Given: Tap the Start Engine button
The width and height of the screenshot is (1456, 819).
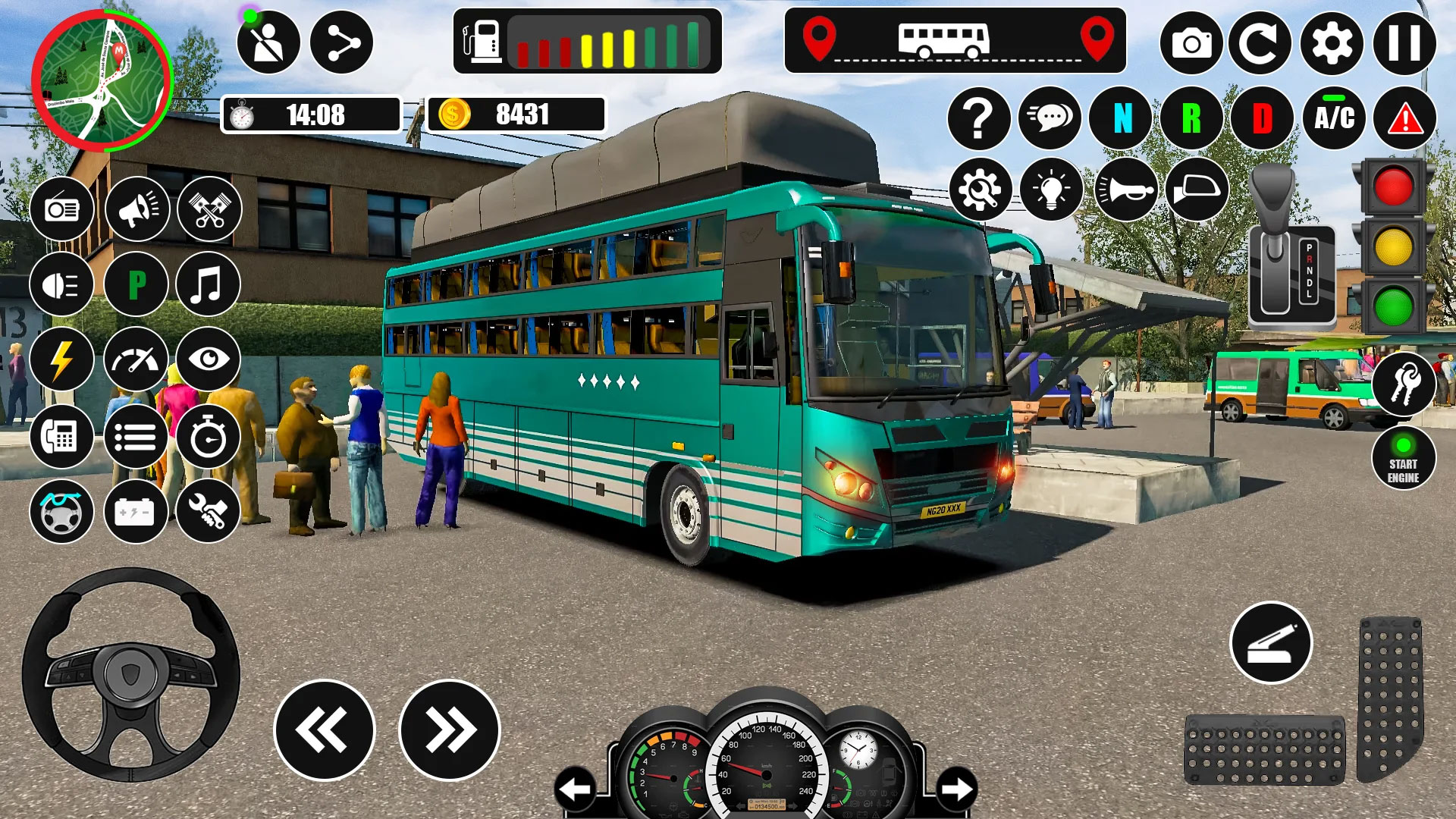Looking at the screenshot, I should point(1403,457).
